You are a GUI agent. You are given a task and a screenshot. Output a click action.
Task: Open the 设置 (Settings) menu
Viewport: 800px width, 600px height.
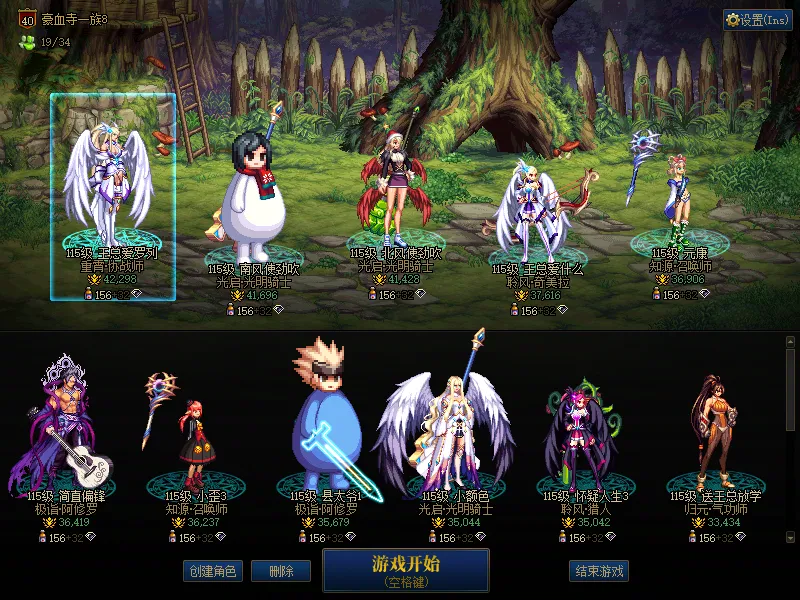[758, 20]
